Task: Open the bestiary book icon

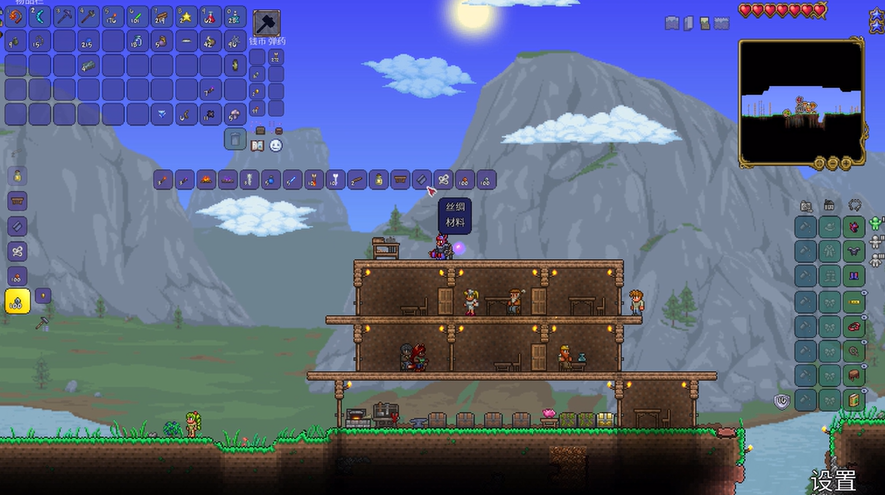Action: point(257,145)
